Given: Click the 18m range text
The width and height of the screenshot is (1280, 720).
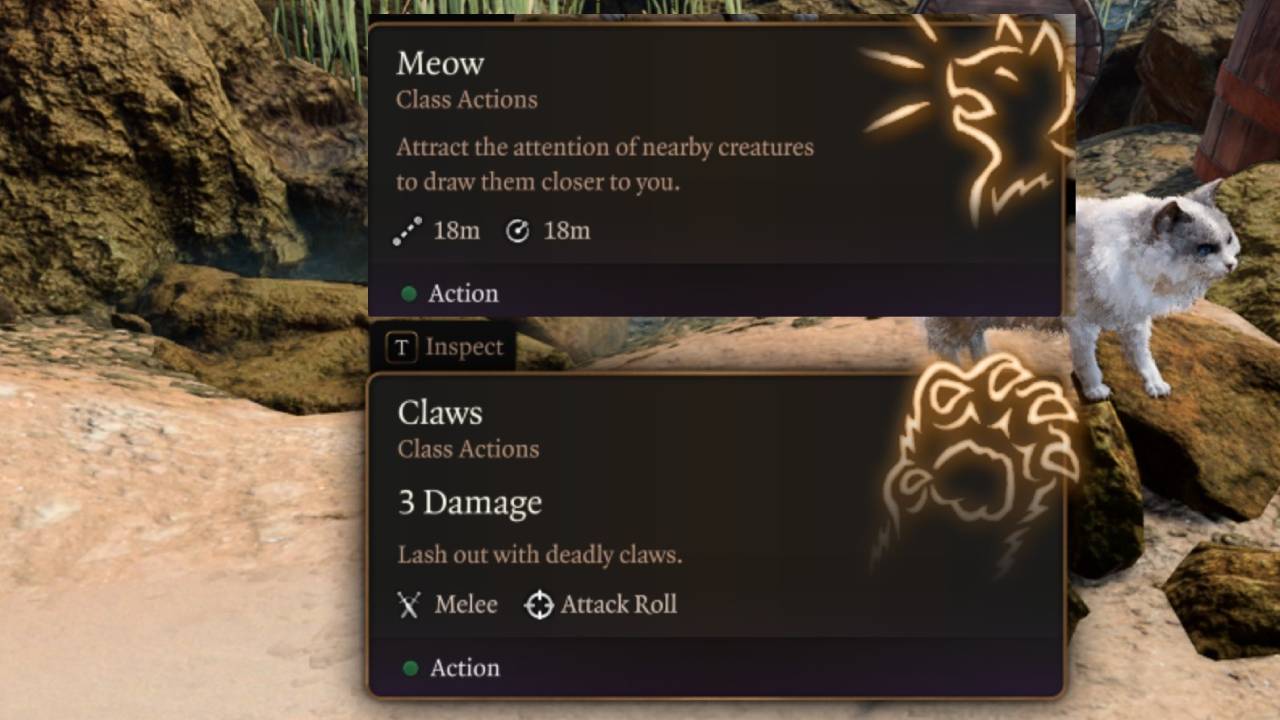Looking at the screenshot, I should pyautogui.click(x=456, y=231).
